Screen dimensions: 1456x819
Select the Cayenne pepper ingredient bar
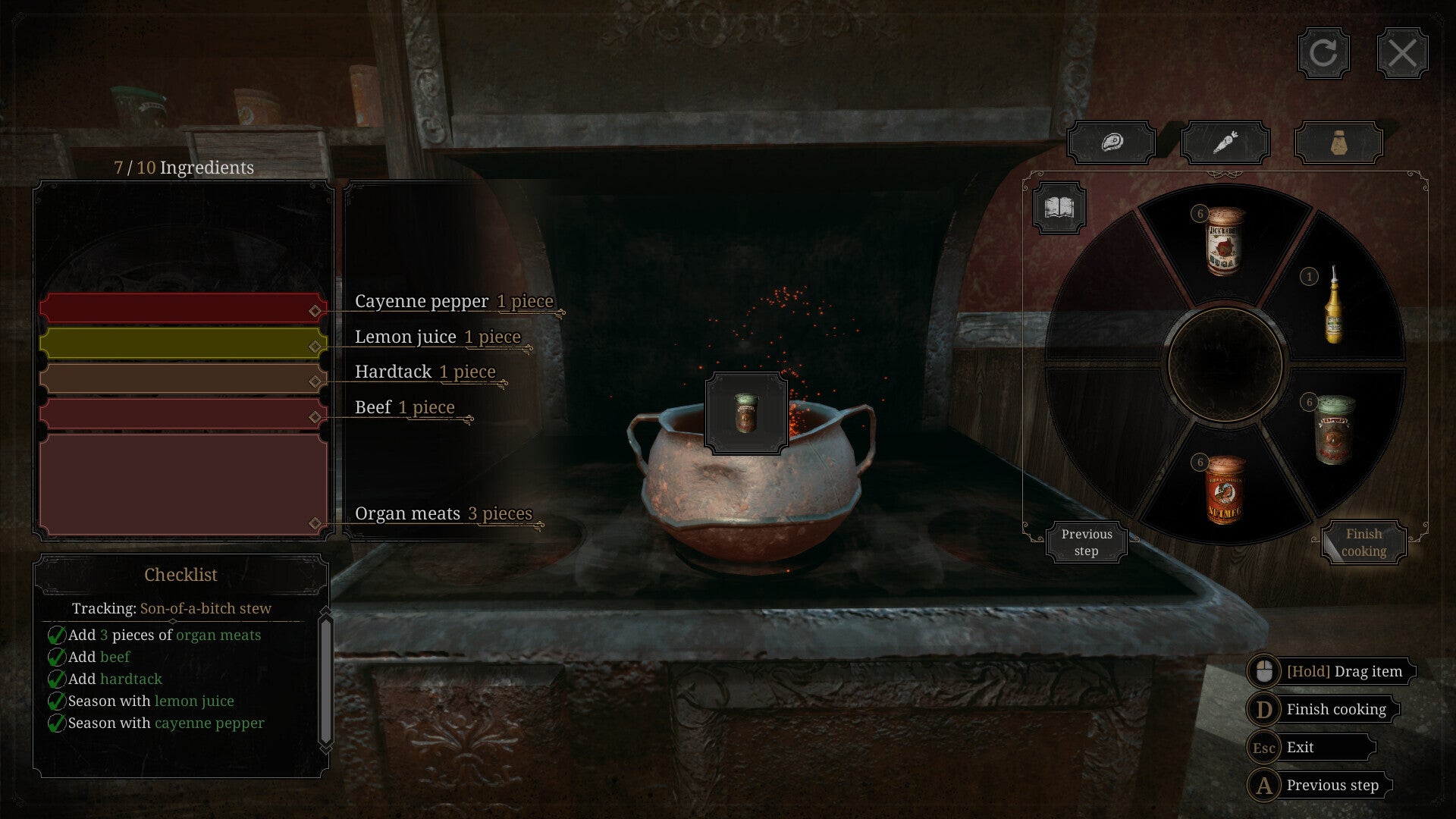tap(183, 308)
